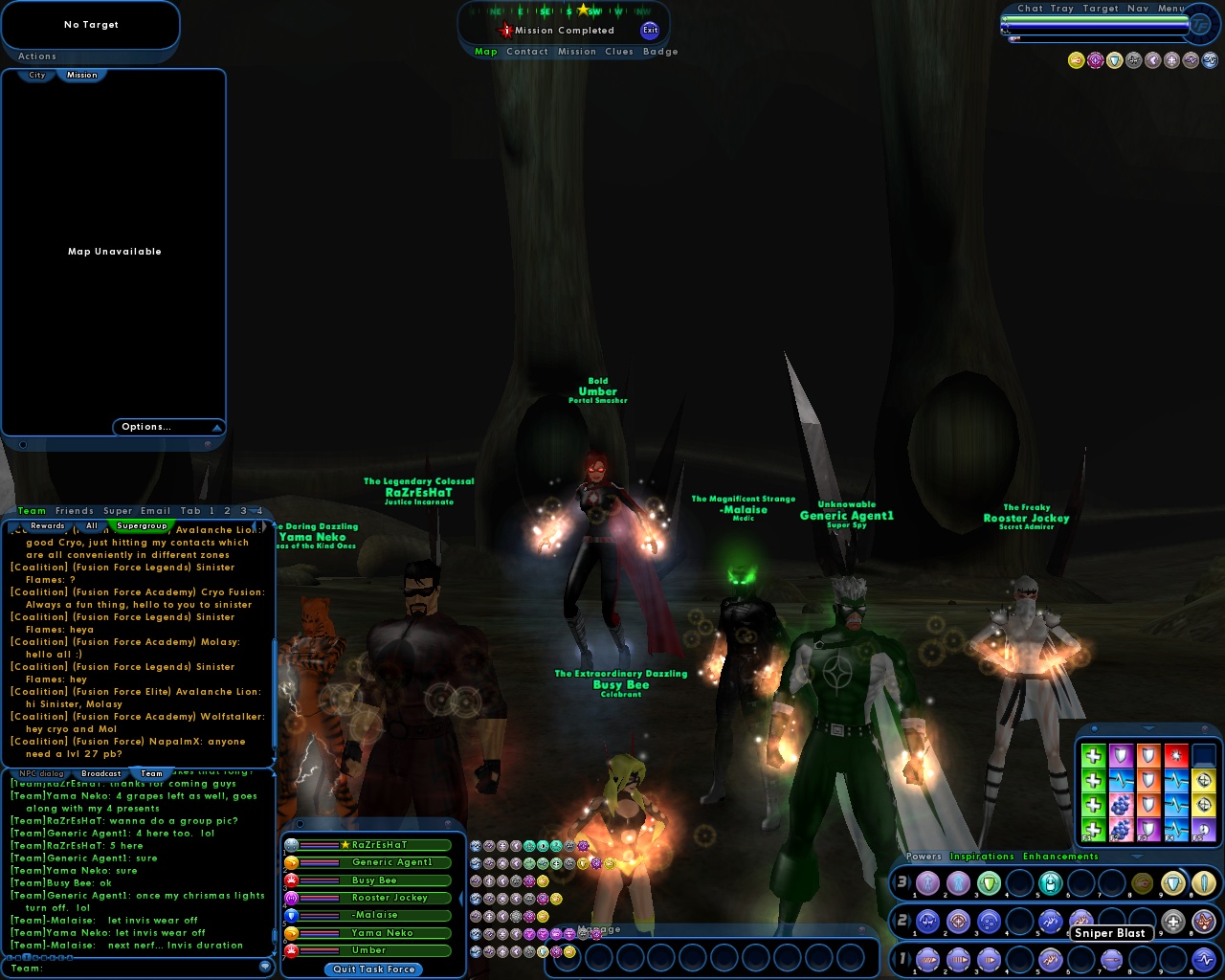1225x980 pixels.
Task: Switch to the Mission tab on the map
Action: [x=82, y=75]
